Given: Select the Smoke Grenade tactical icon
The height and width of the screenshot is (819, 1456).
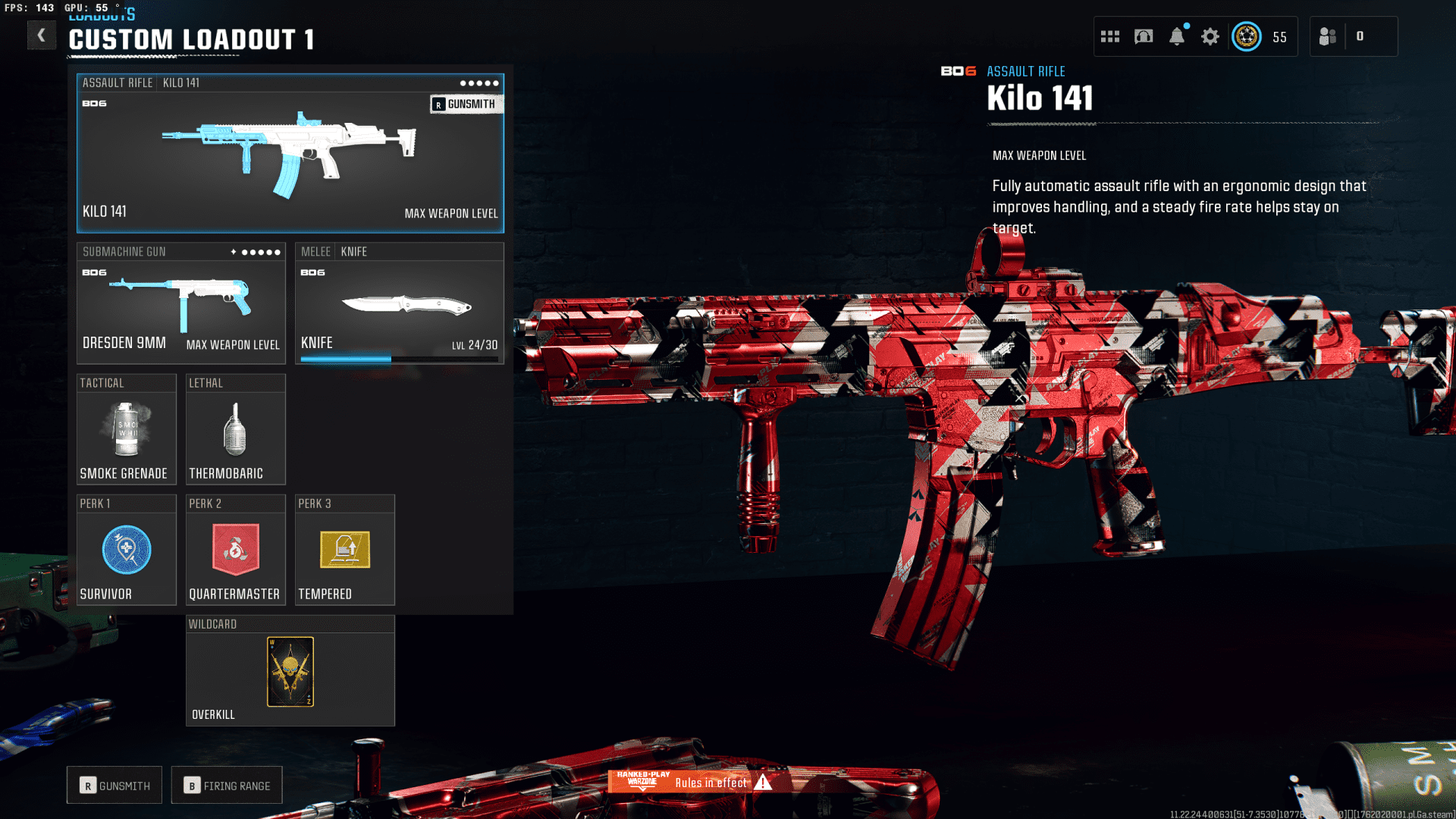Looking at the screenshot, I should coord(126,428).
